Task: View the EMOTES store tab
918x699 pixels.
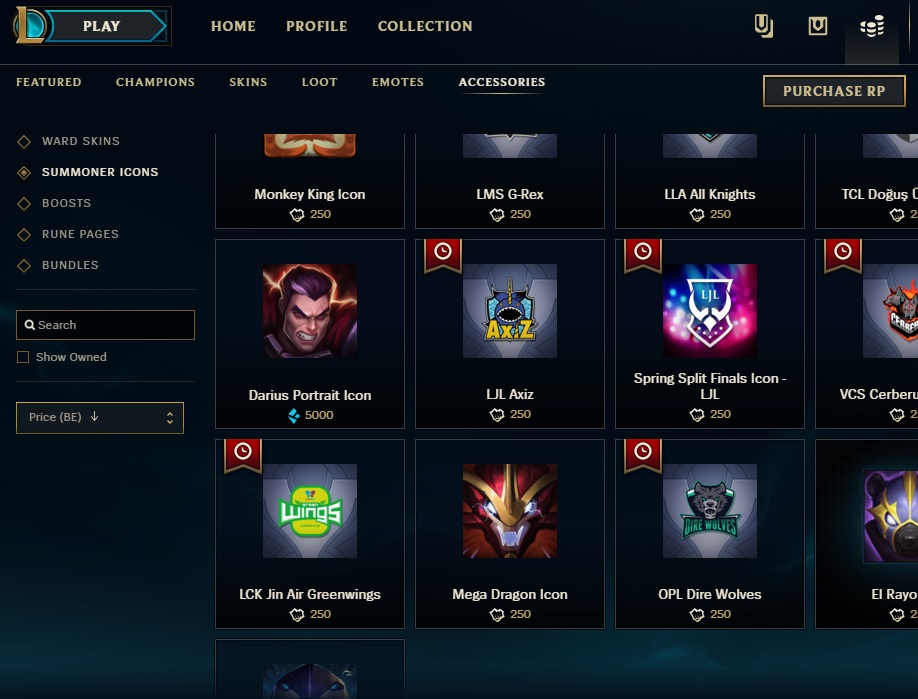Action: pos(398,82)
